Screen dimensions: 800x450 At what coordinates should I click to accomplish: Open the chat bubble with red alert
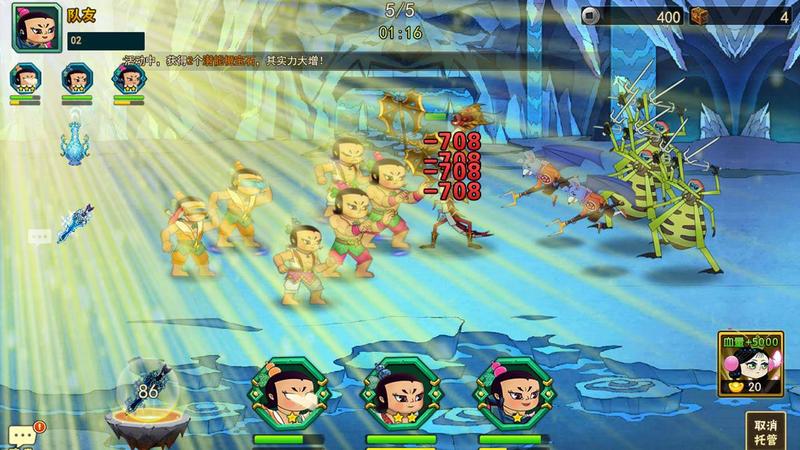(24, 435)
